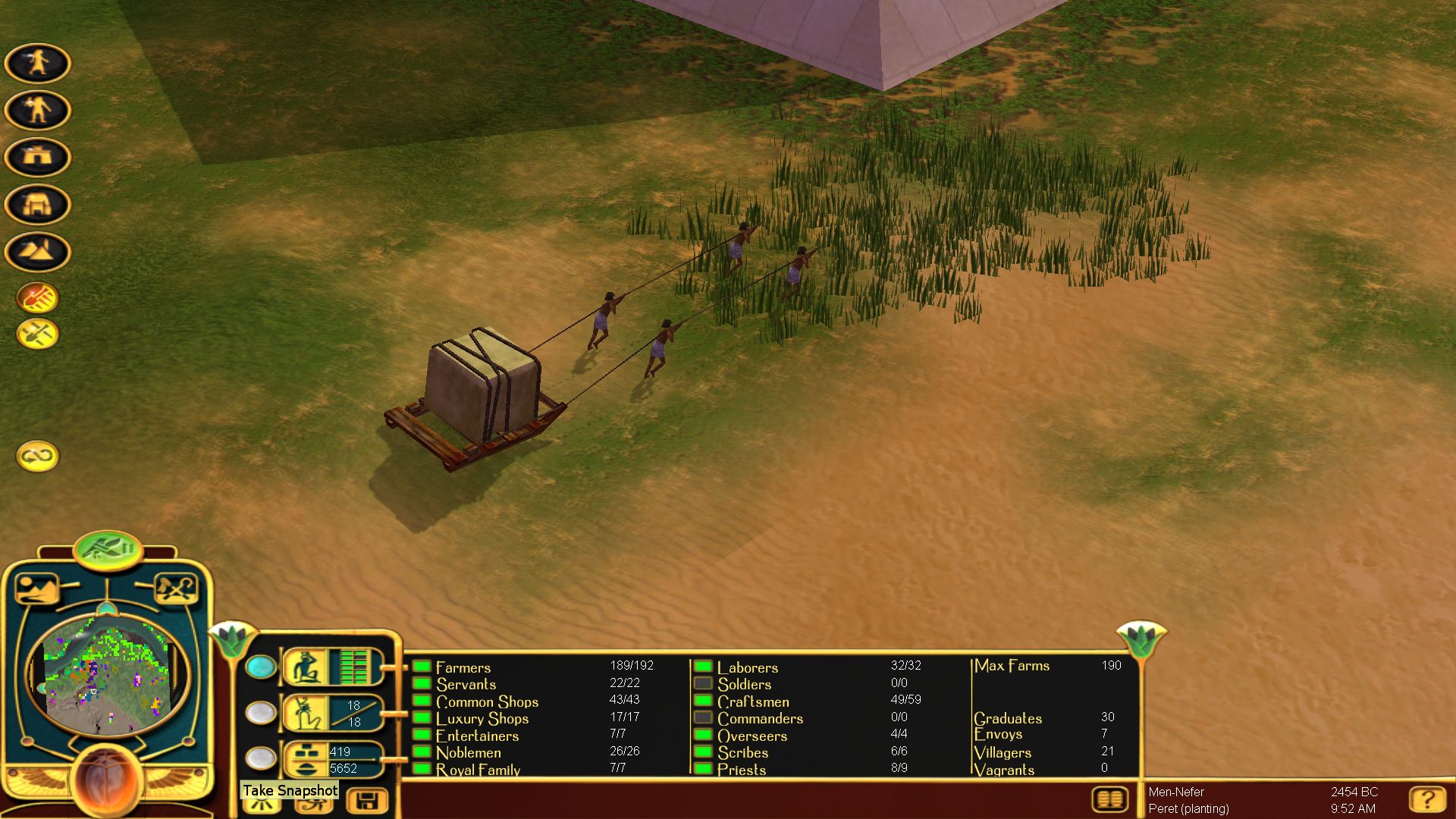Click the desert landscape view button
Viewport: 1456px width, 819px height.
pyautogui.click(x=36, y=588)
